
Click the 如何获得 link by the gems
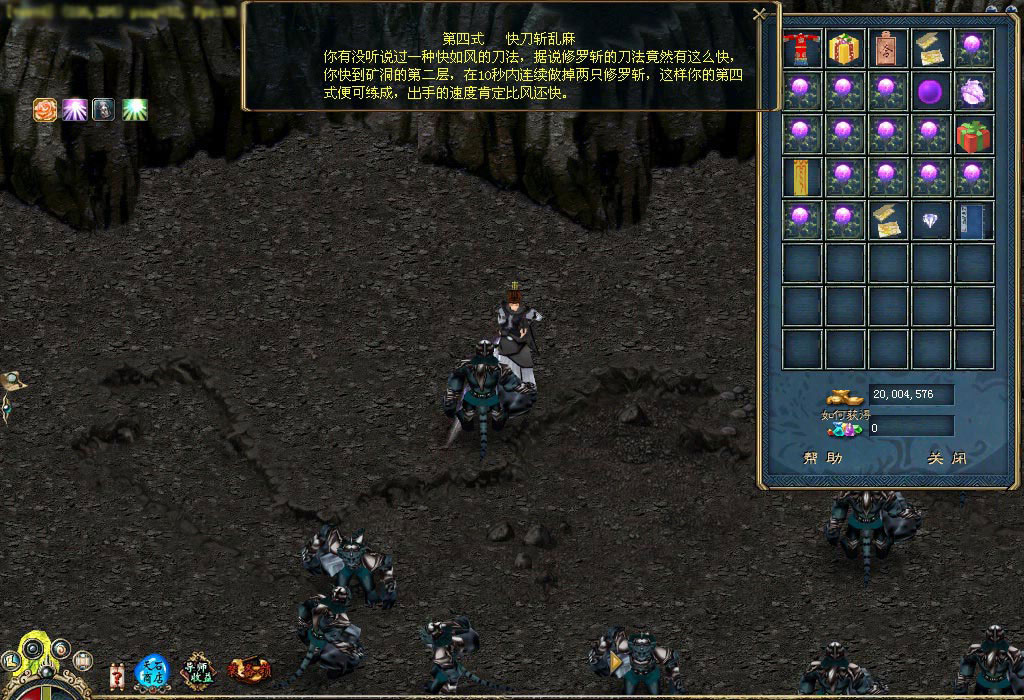pos(840,415)
